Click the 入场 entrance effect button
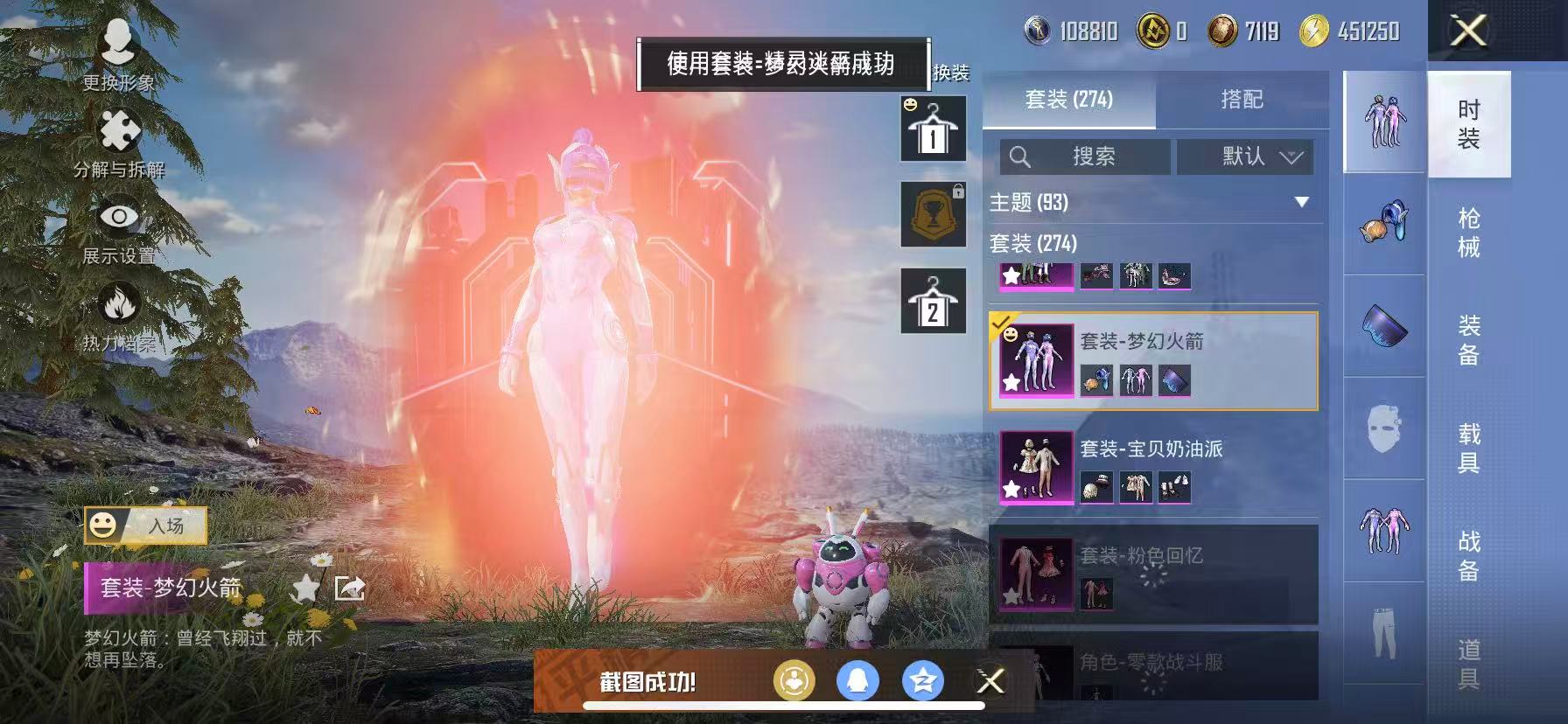The image size is (1568, 724). pyautogui.click(x=147, y=526)
